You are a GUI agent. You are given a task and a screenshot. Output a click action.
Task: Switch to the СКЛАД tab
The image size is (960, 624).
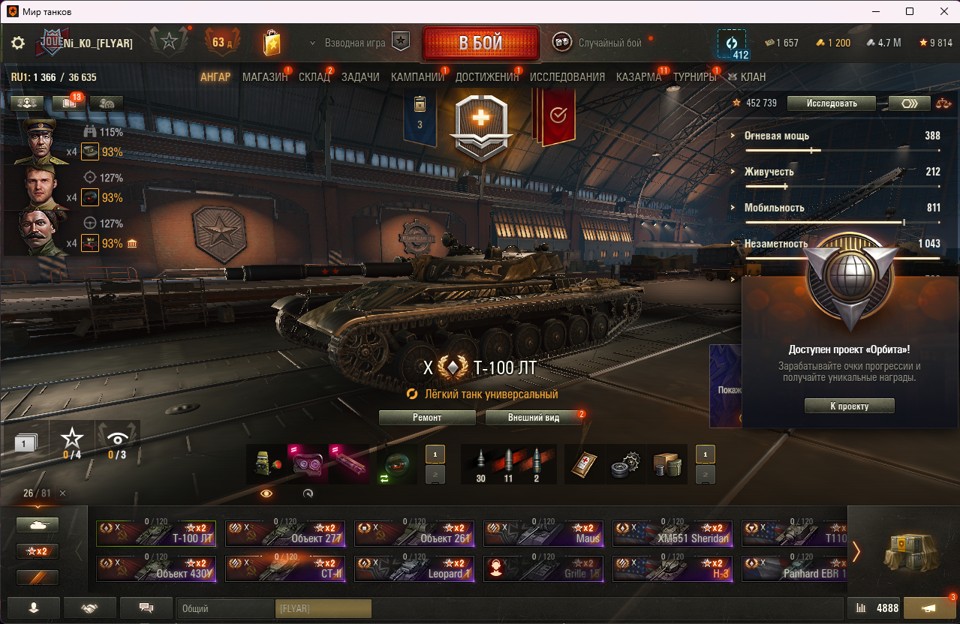point(314,77)
